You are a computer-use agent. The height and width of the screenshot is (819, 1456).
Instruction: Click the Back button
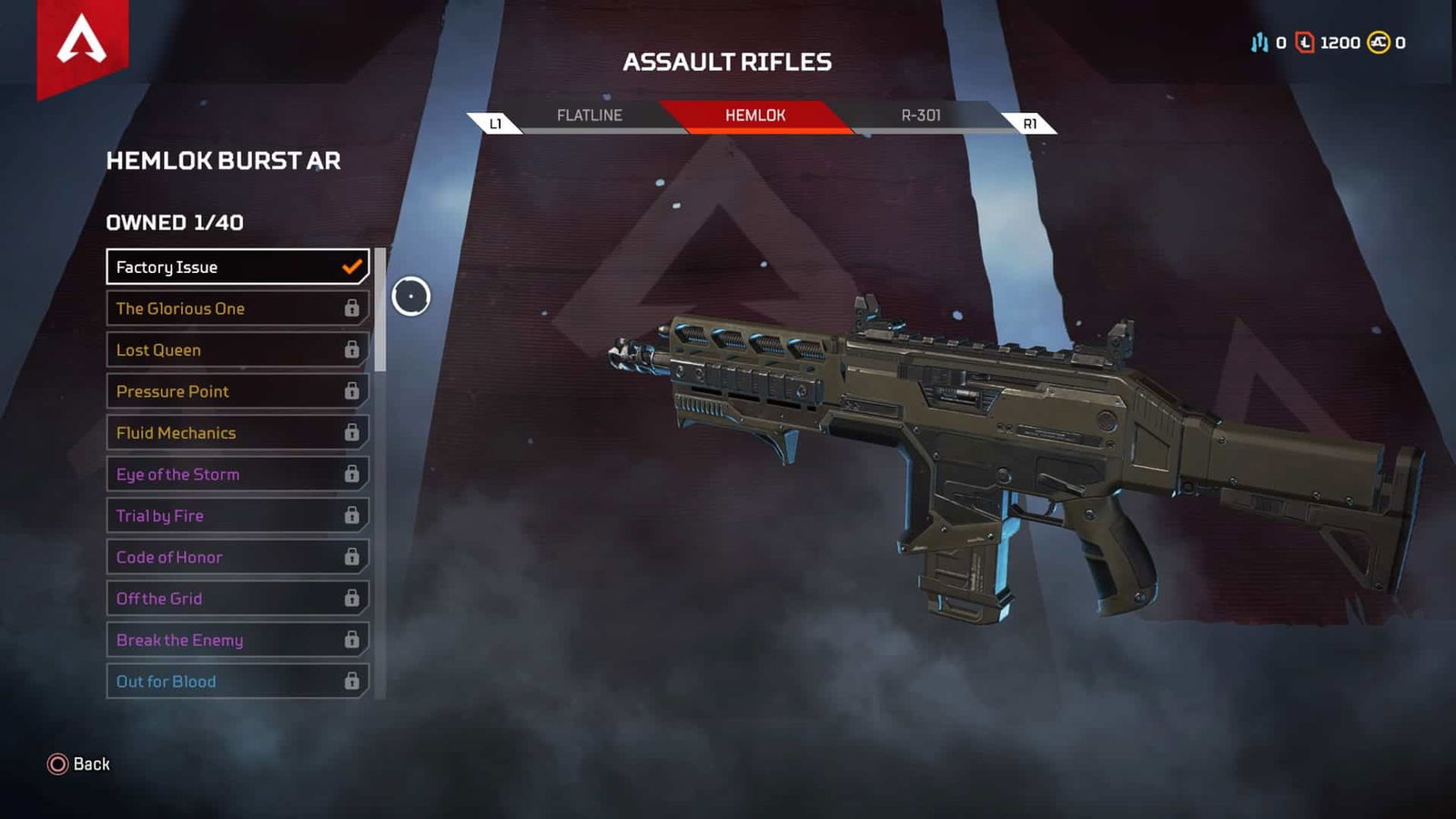[x=88, y=764]
